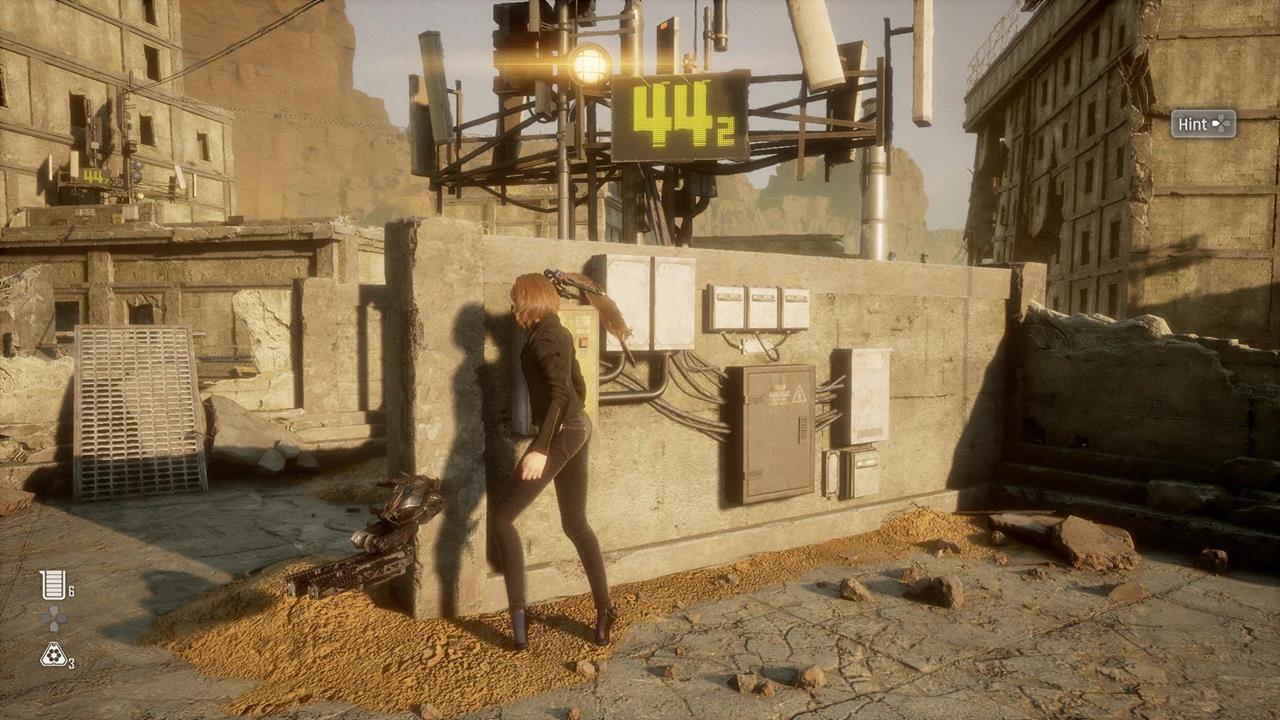
Task: Open the Hint prompt box
Action: [1203, 124]
